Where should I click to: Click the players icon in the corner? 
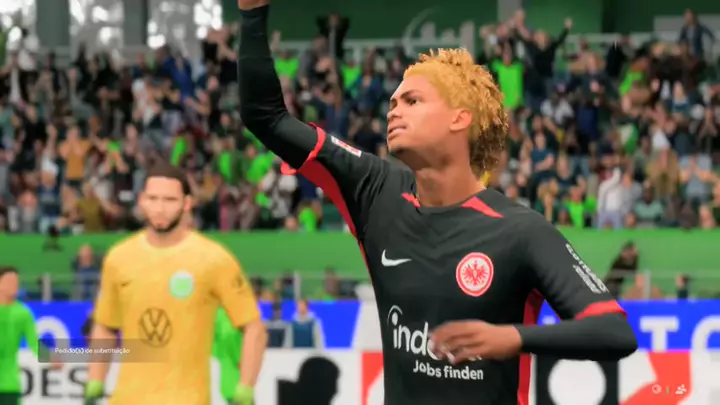click(x=681, y=389)
